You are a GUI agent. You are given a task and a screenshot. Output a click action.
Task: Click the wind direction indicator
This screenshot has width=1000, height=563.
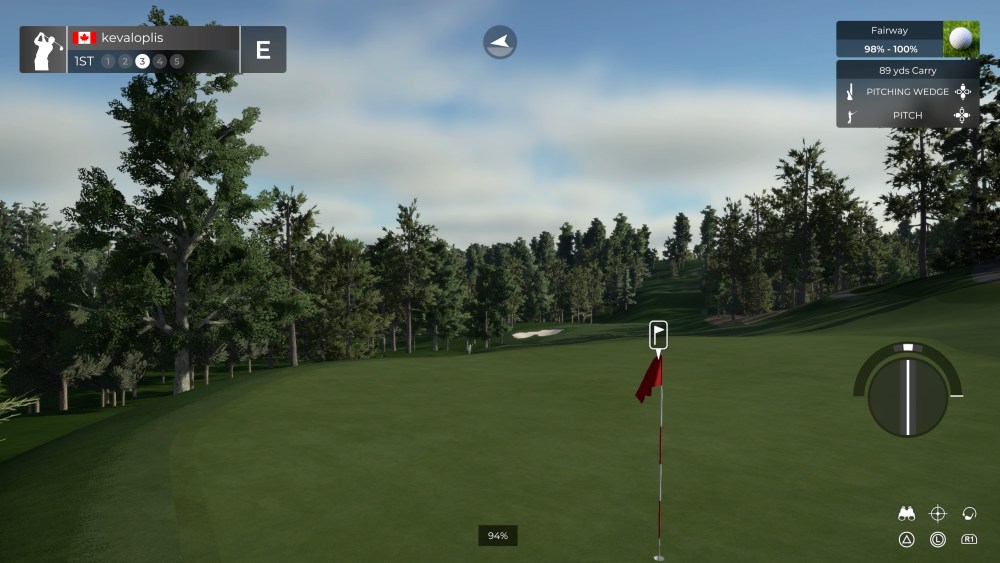pyautogui.click(x=500, y=42)
